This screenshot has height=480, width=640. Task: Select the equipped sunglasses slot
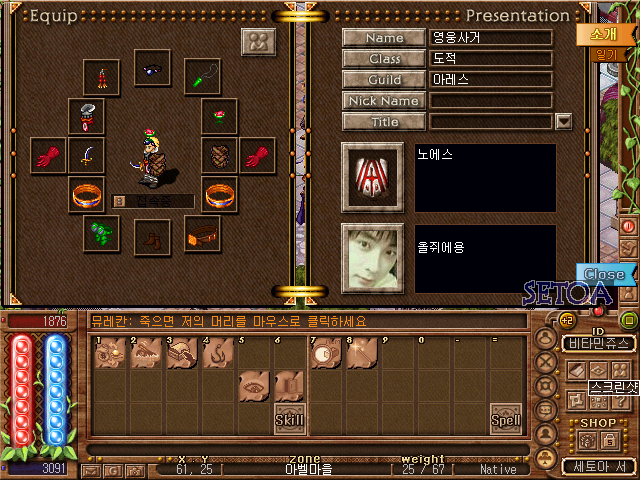[154, 72]
